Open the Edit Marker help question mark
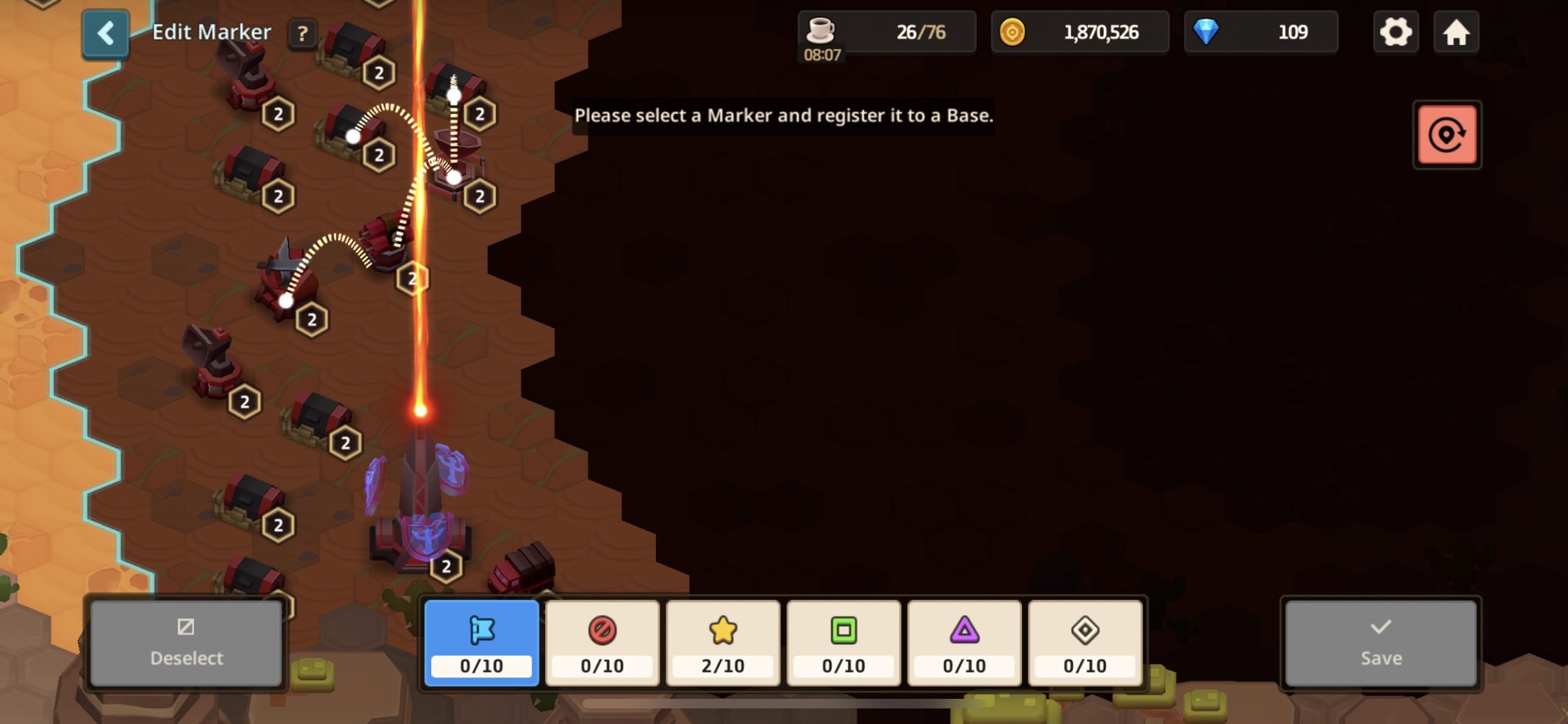The height and width of the screenshot is (724, 1568). click(x=302, y=33)
